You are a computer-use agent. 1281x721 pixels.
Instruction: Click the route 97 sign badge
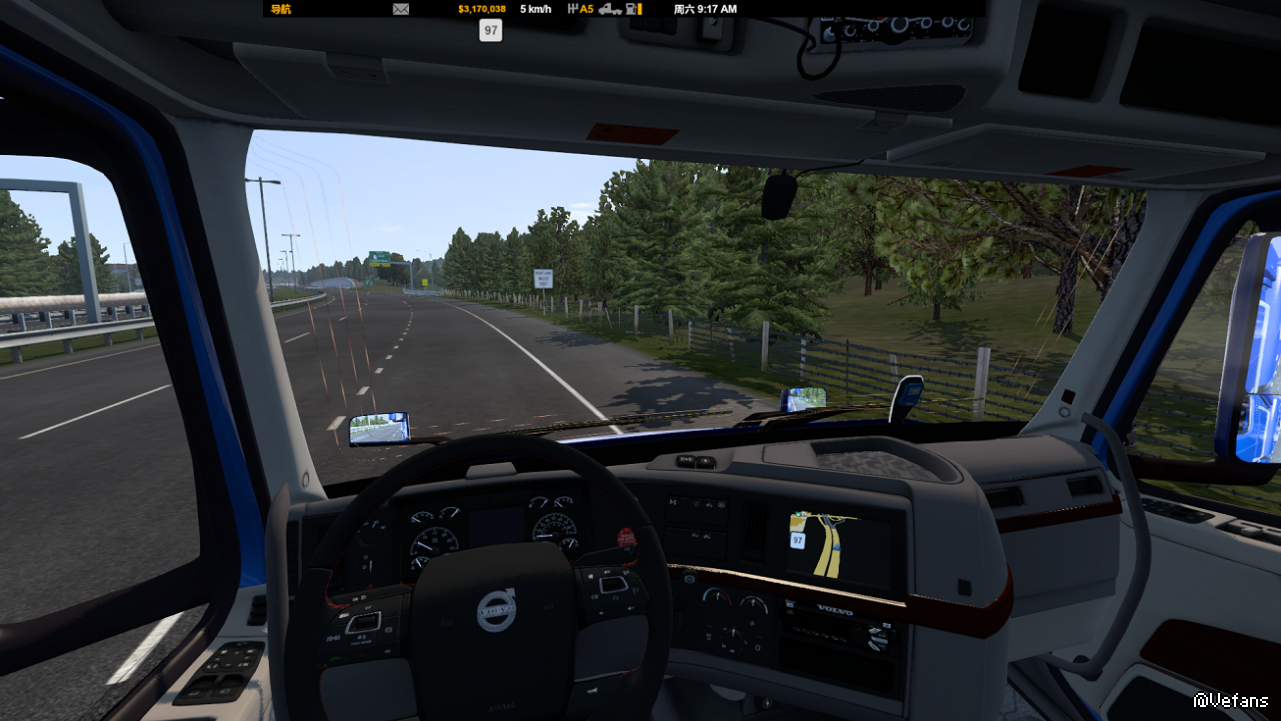pyautogui.click(x=490, y=31)
